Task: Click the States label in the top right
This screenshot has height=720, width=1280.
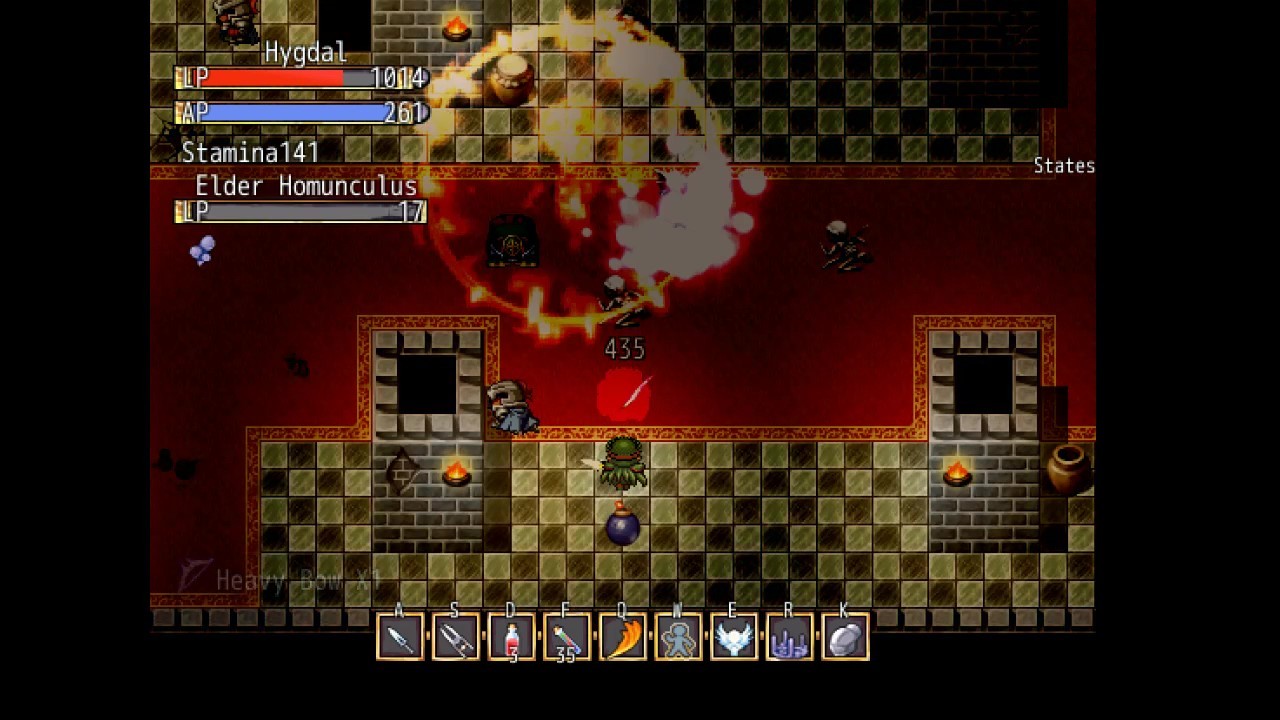Action: pyautogui.click(x=1064, y=166)
